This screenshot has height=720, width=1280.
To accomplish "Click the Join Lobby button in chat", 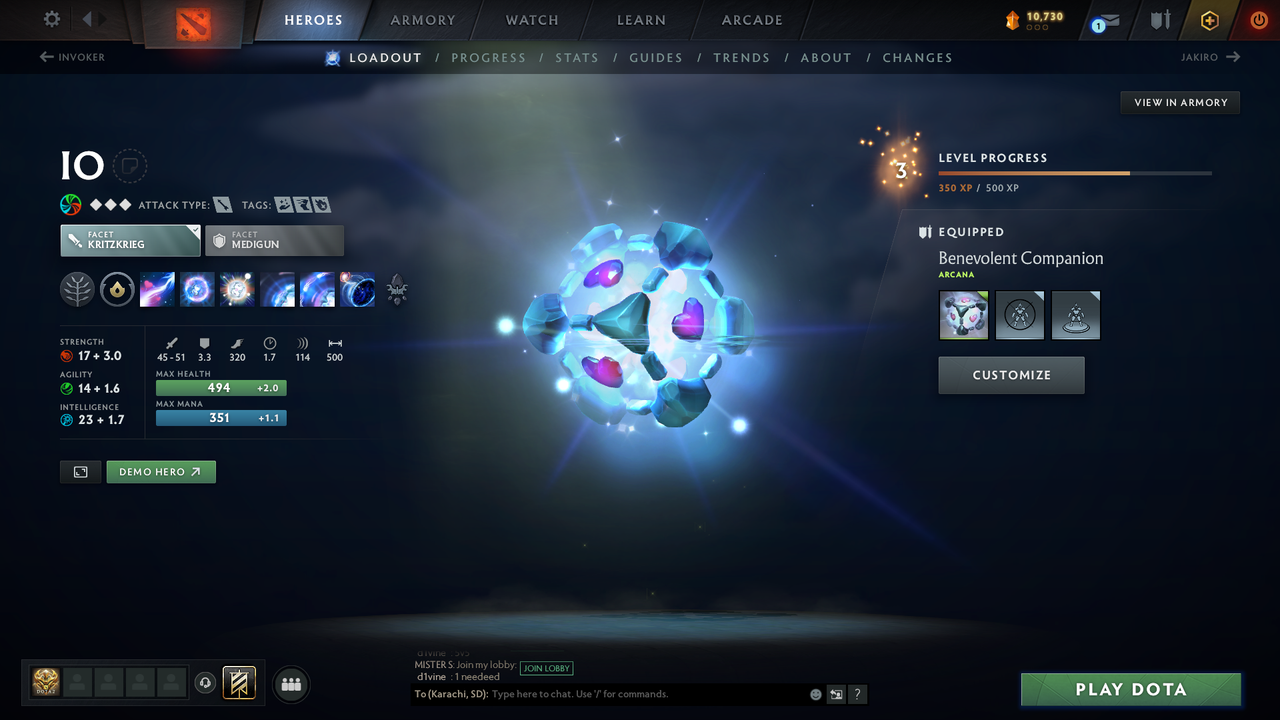I will pos(546,668).
